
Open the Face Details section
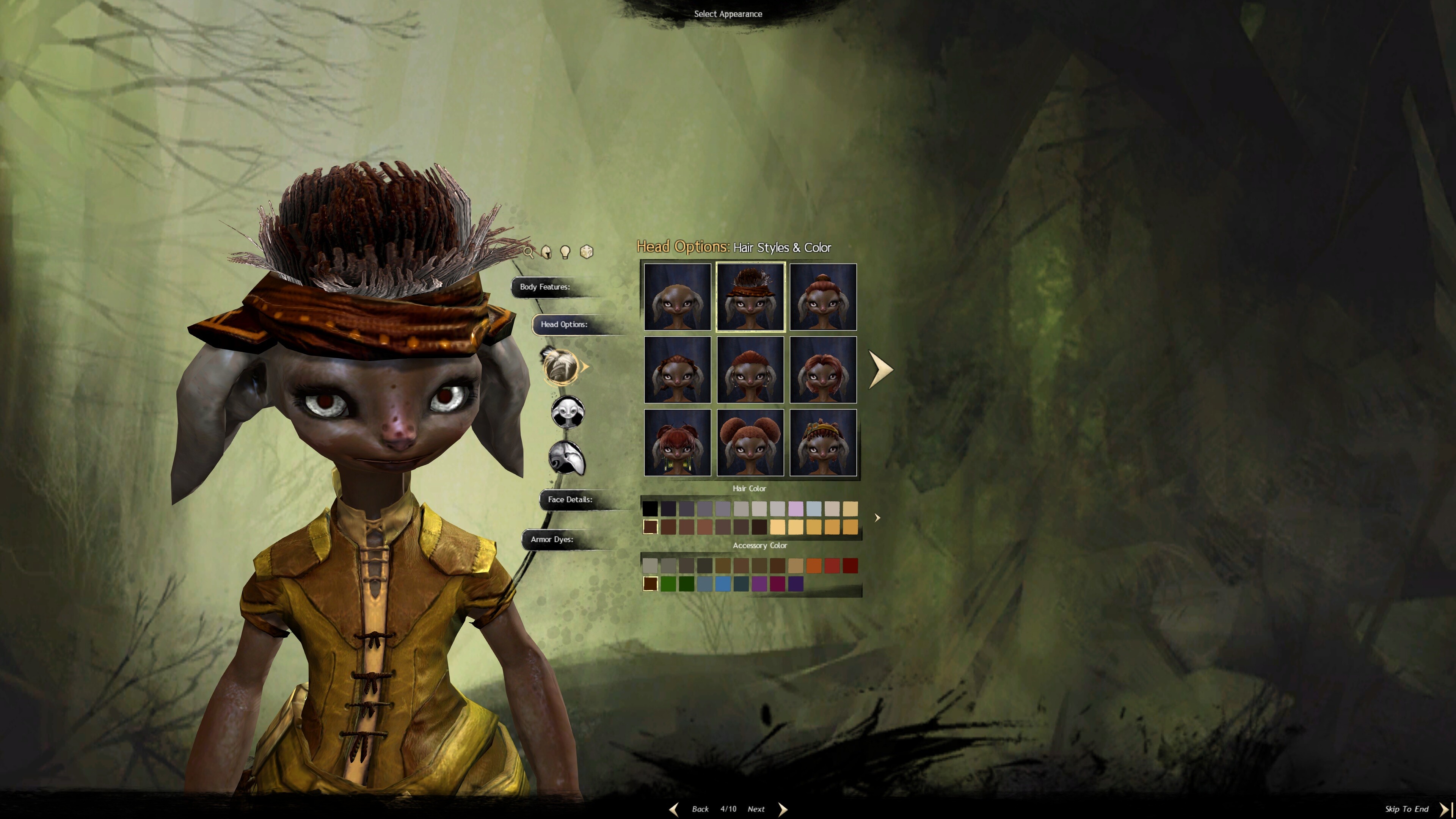click(x=570, y=500)
